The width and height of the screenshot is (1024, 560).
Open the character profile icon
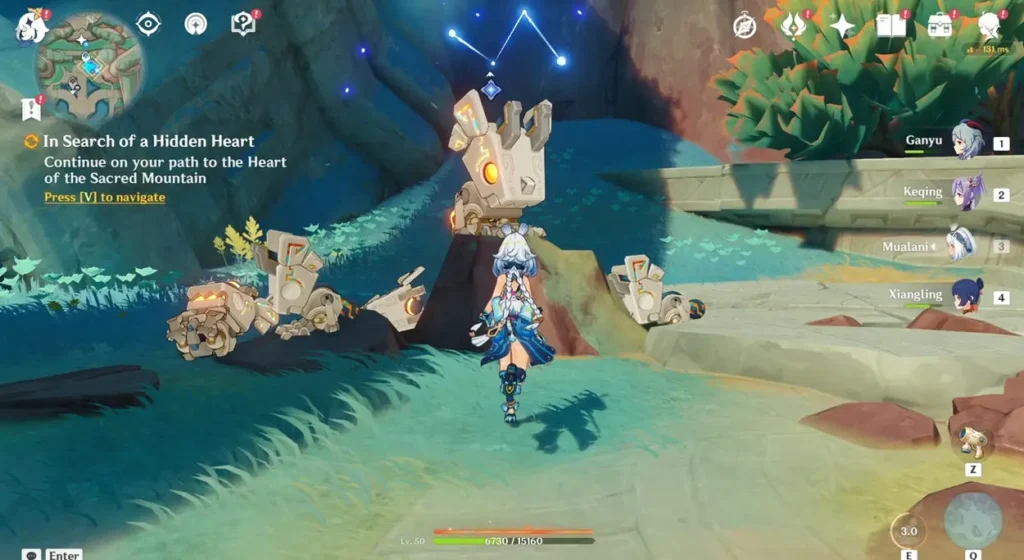[989, 26]
